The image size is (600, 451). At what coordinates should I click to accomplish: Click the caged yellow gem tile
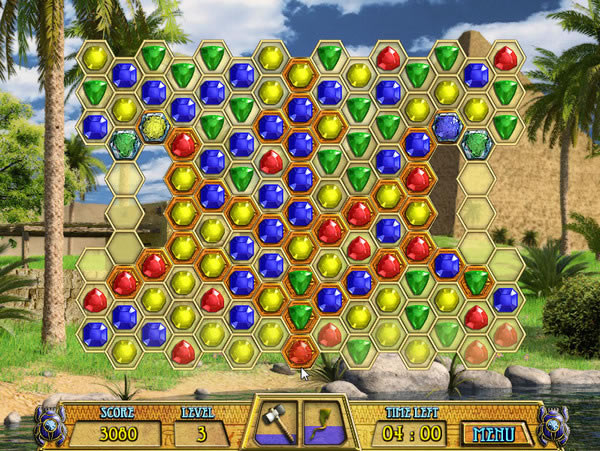point(154,126)
